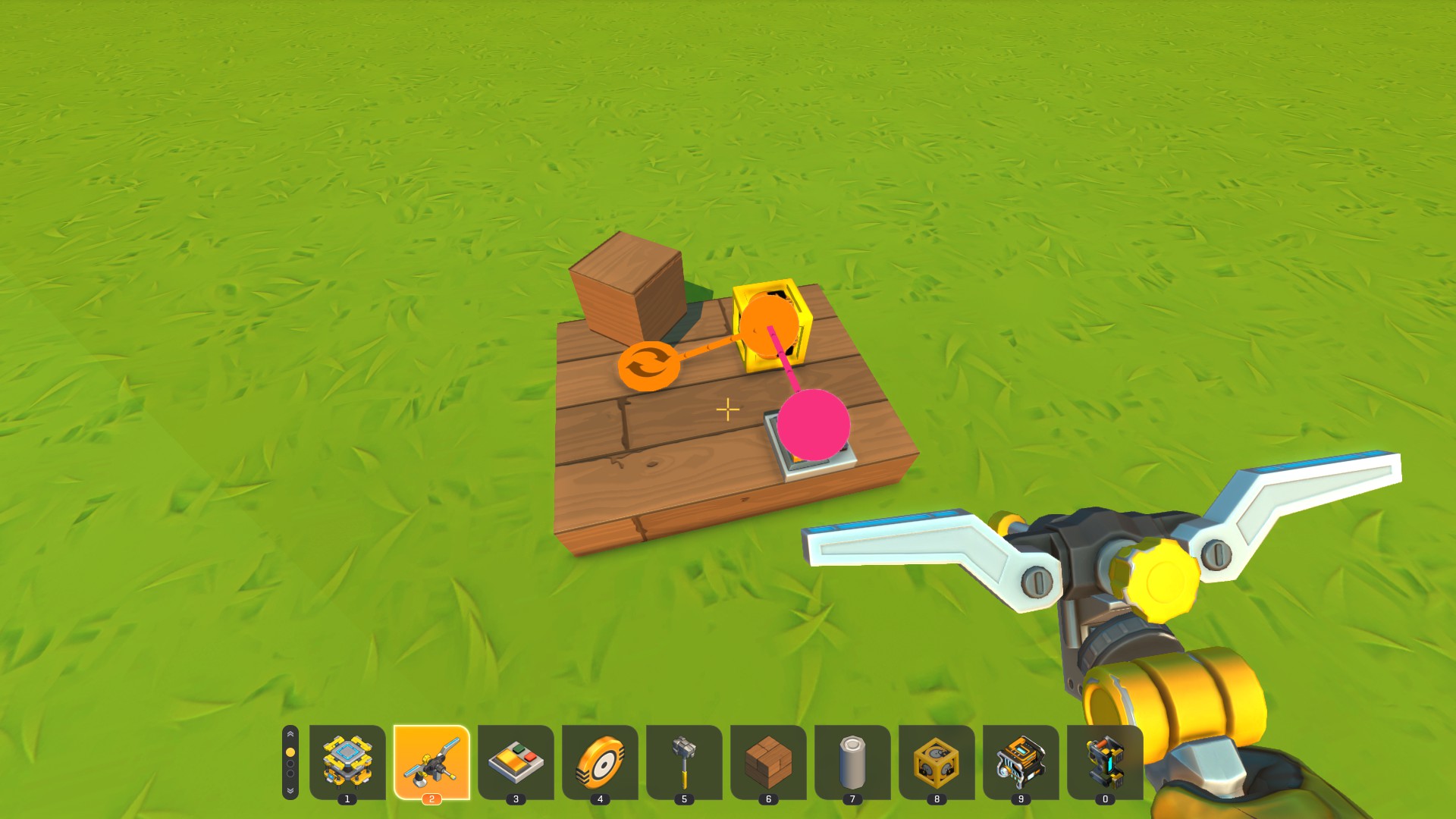Choose the orange engine in slot 9
The width and height of the screenshot is (1456, 819).
pos(1021,761)
